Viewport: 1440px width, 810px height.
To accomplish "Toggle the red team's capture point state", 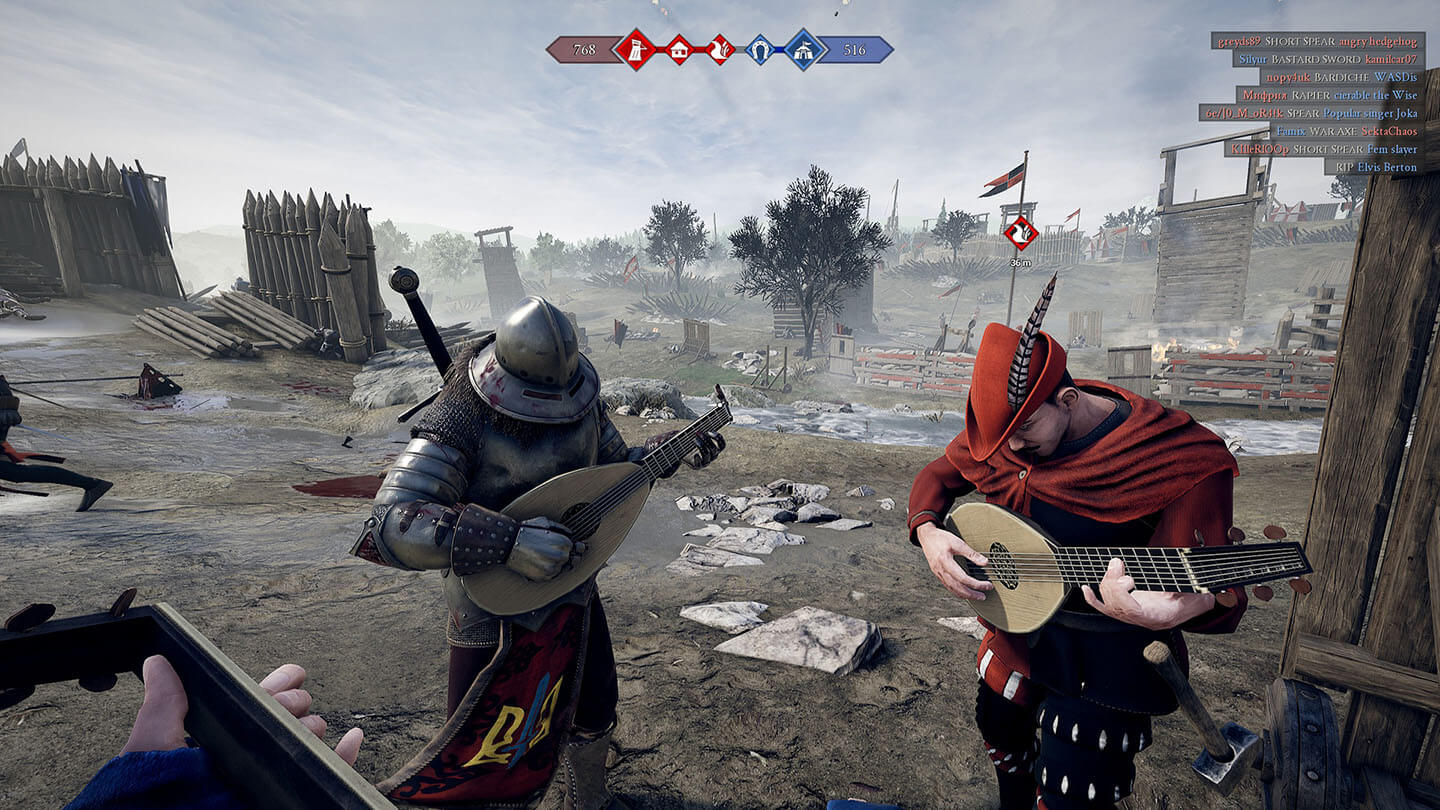I will coord(637,49).
